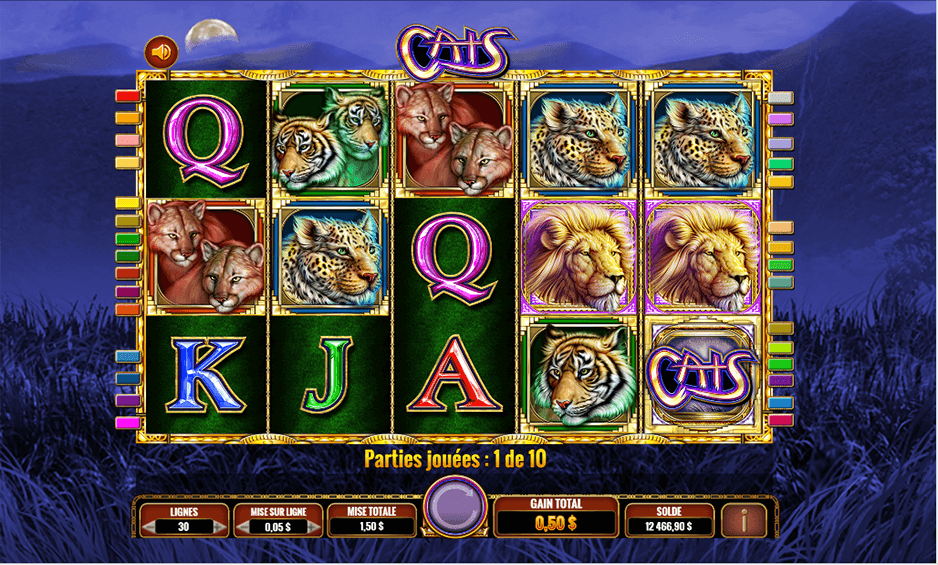Increase the number of Lignes
938x565 pixels.
click(220, 526)
